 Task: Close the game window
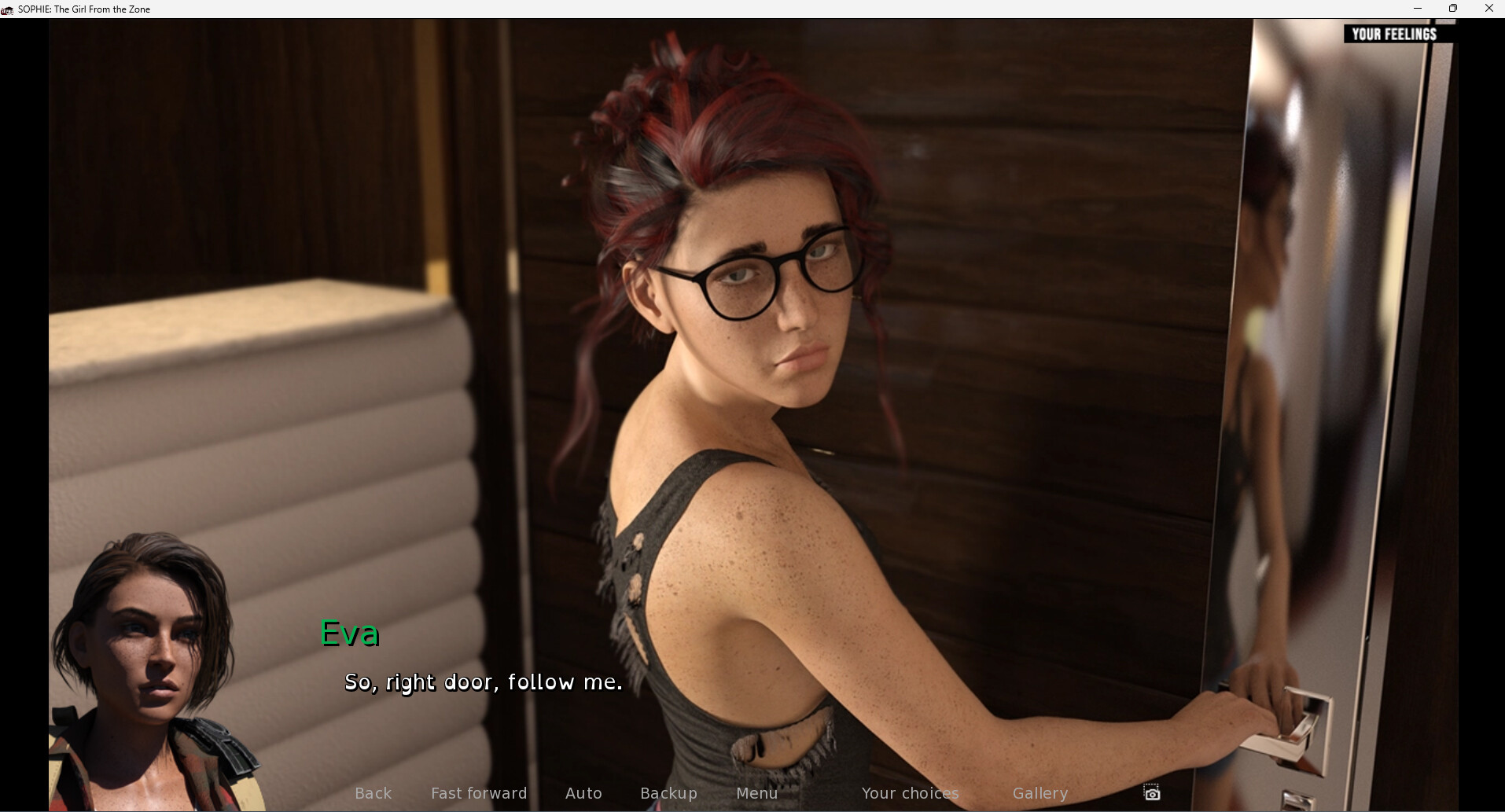point(1488,9)
